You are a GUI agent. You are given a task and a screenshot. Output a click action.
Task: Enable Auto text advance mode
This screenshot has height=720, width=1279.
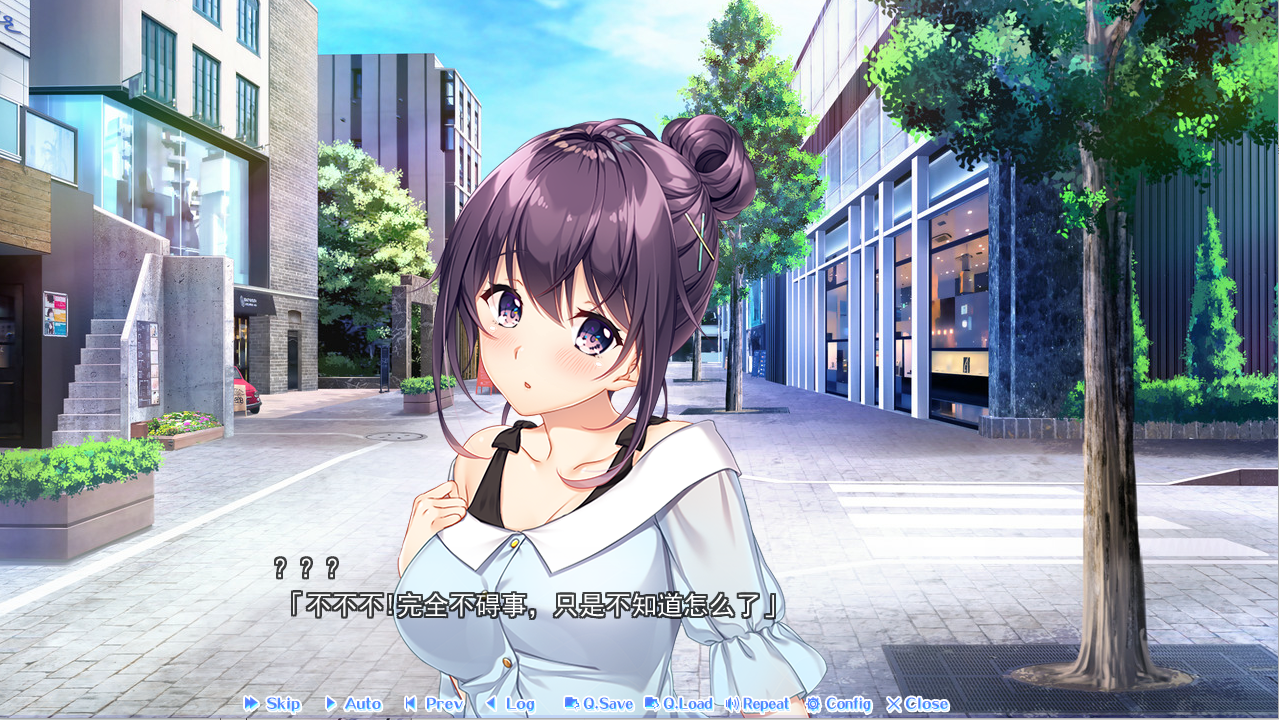click(353, 704)
